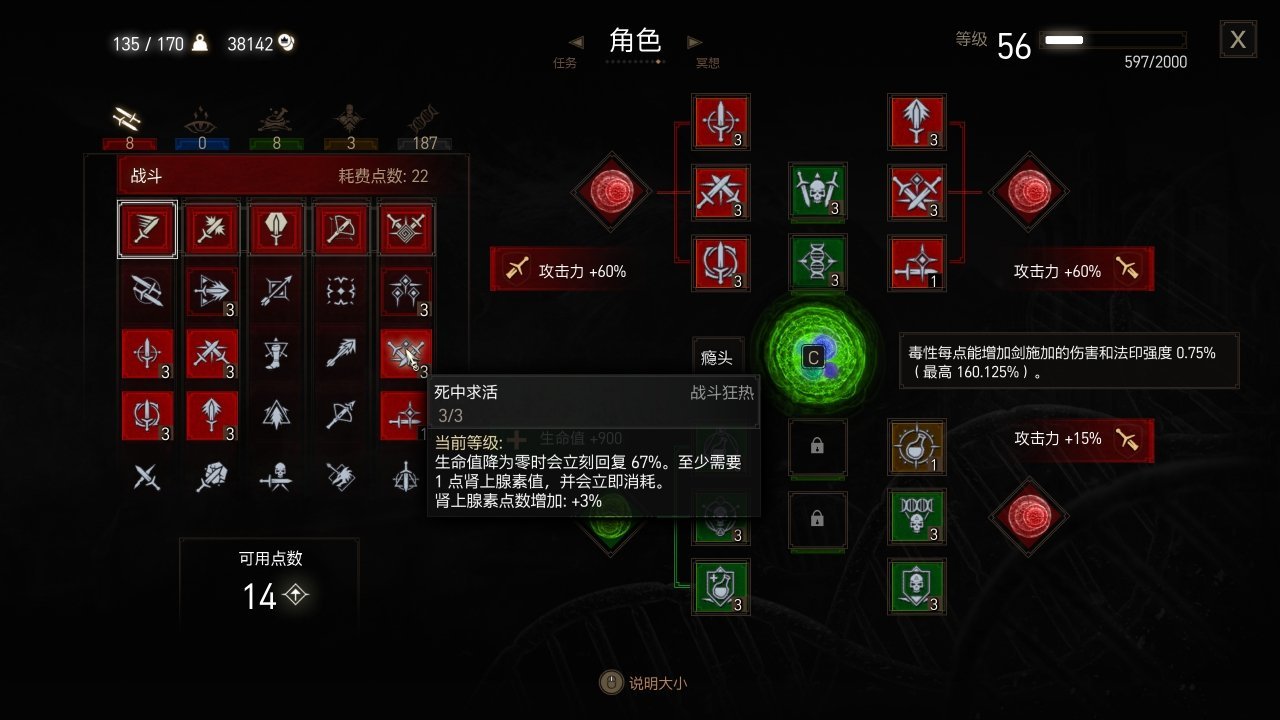Click the right arrow toward 冥想
1280x720 pixels.
tap(695, 42)
